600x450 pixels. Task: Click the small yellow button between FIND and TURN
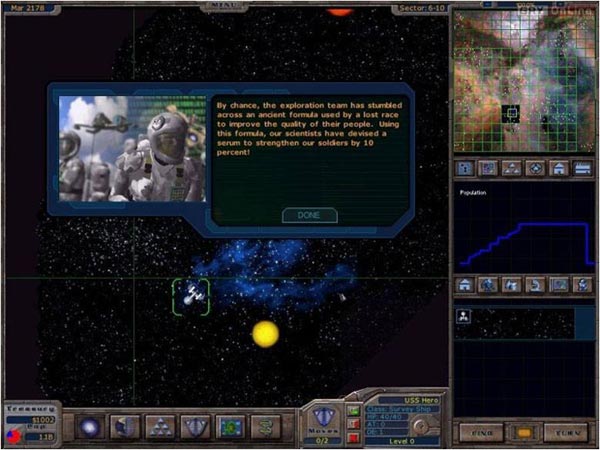point(523,434)
